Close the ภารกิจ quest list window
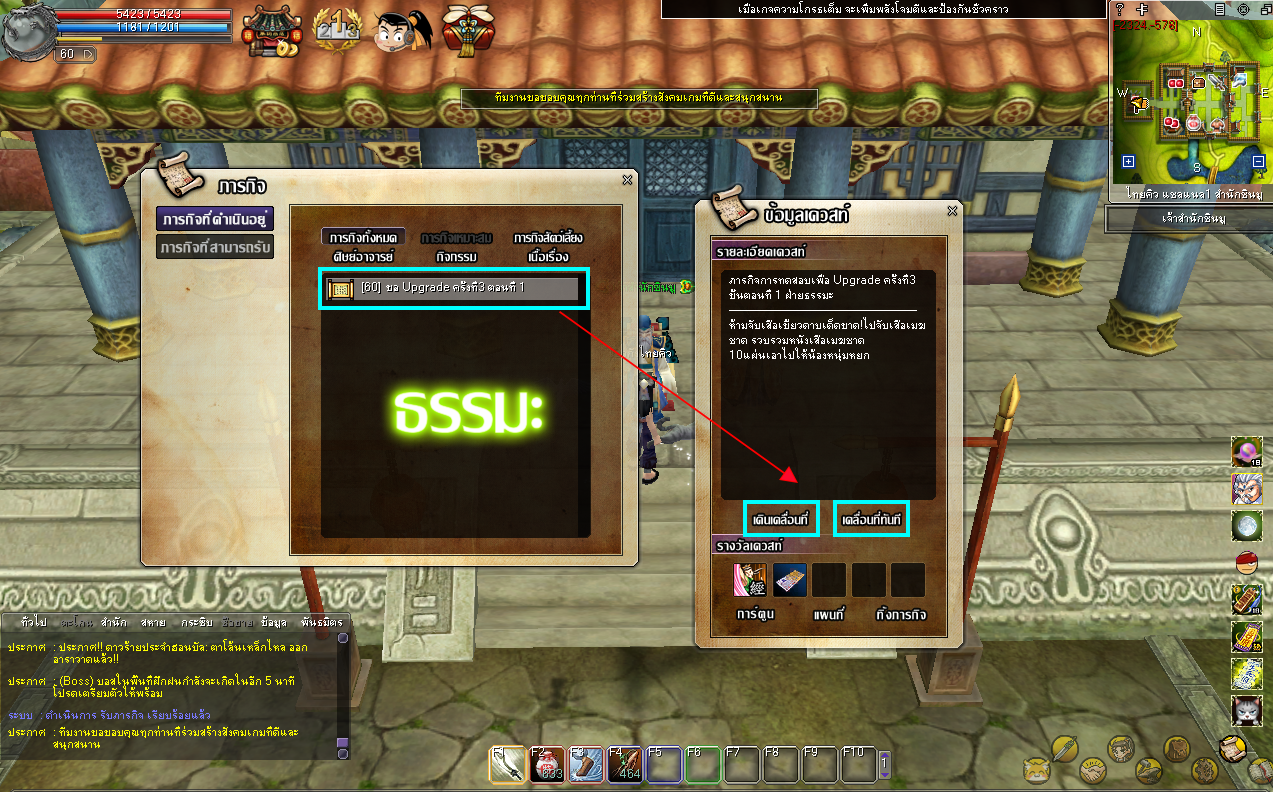The image size is (1273, 792). 627,180
